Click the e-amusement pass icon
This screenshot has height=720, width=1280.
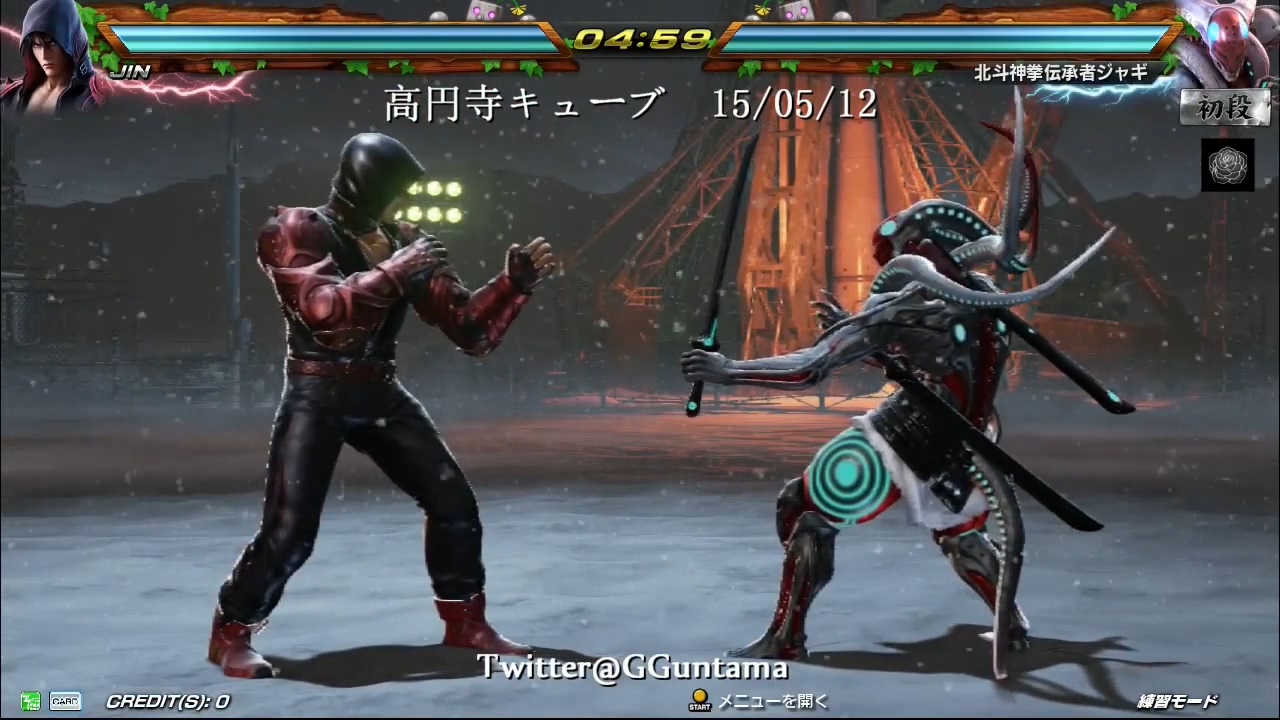(x=29, y=701)
